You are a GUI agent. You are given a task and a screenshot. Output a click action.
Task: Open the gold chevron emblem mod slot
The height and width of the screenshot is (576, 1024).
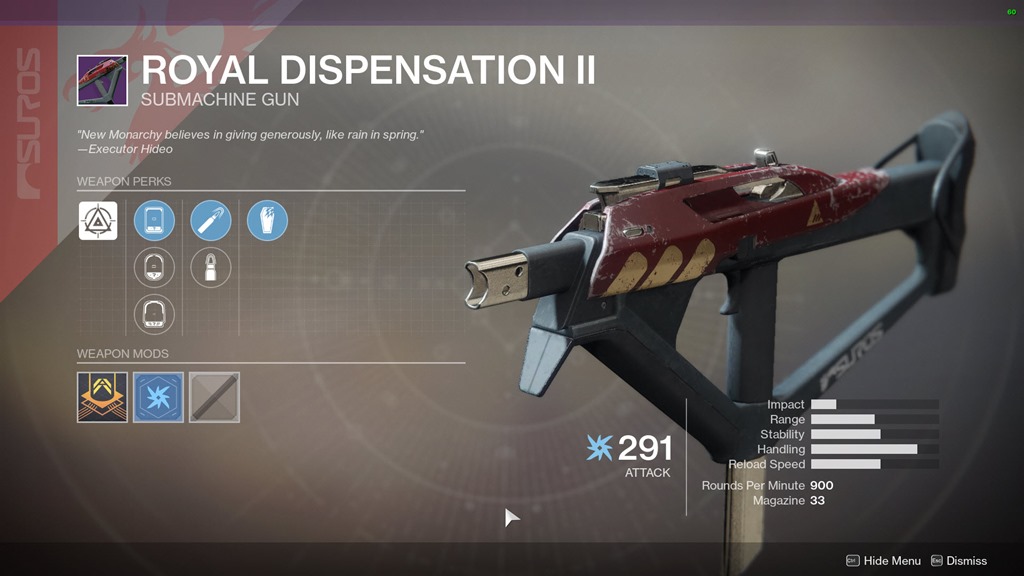tap(102, 397)
